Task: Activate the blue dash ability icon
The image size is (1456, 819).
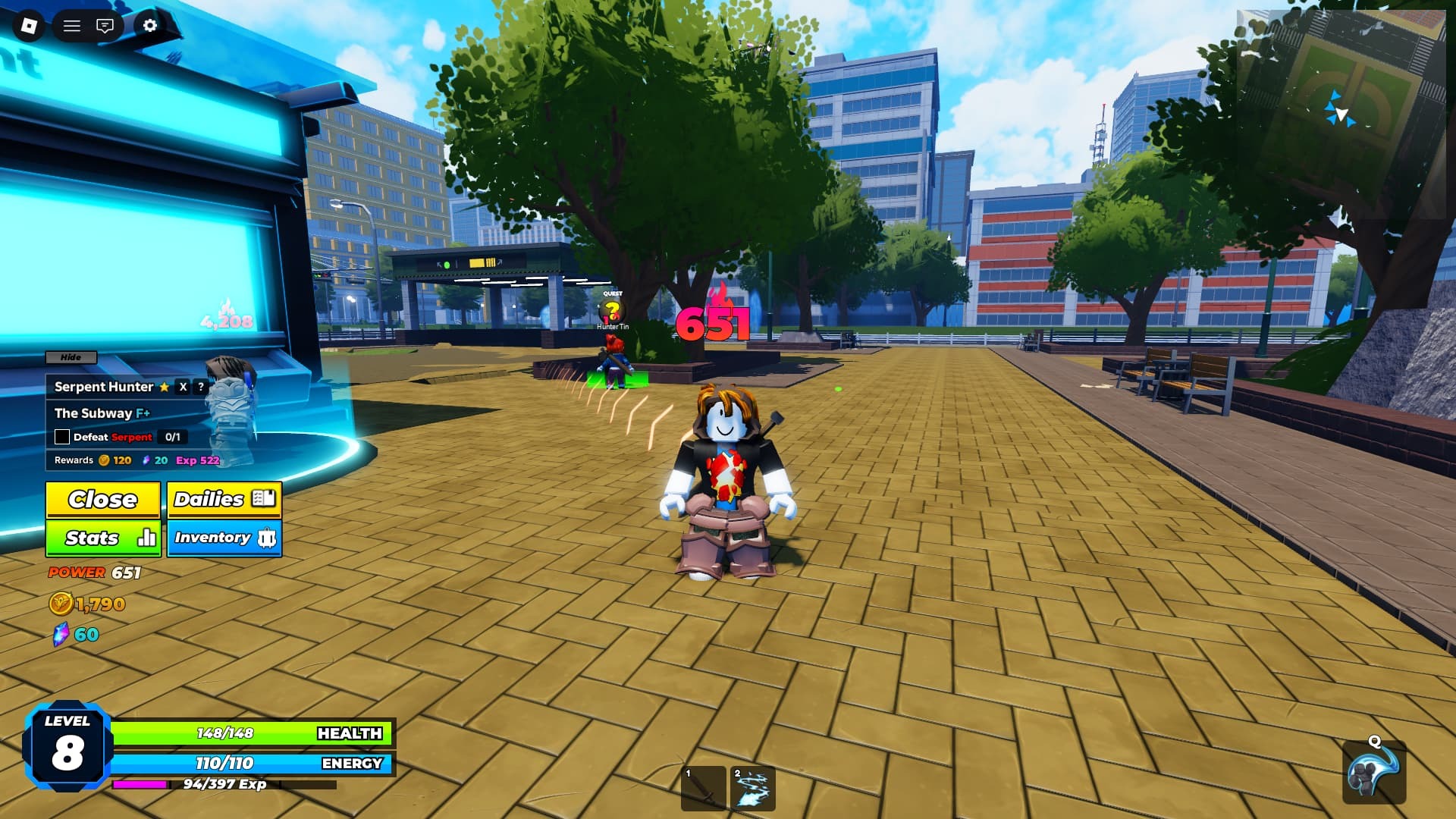Action: [1373, 773]
